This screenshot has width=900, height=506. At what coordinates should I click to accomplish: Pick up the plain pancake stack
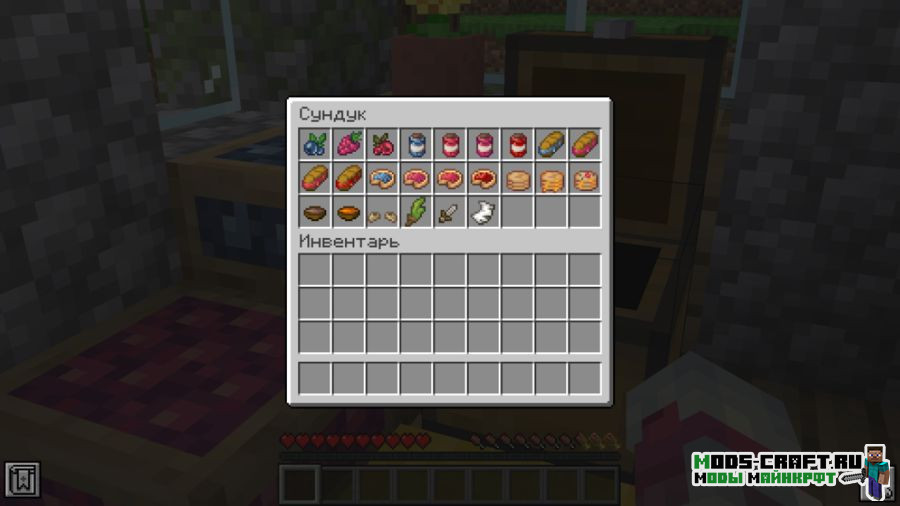tap(518, 178)
